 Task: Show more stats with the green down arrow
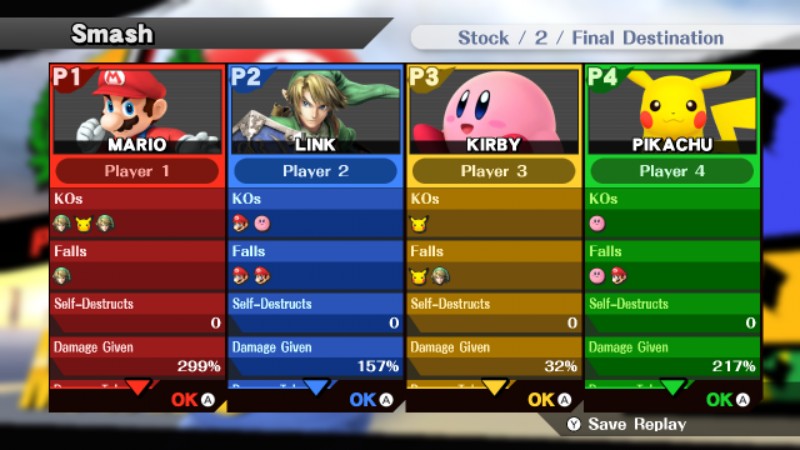tap(672, 387)
